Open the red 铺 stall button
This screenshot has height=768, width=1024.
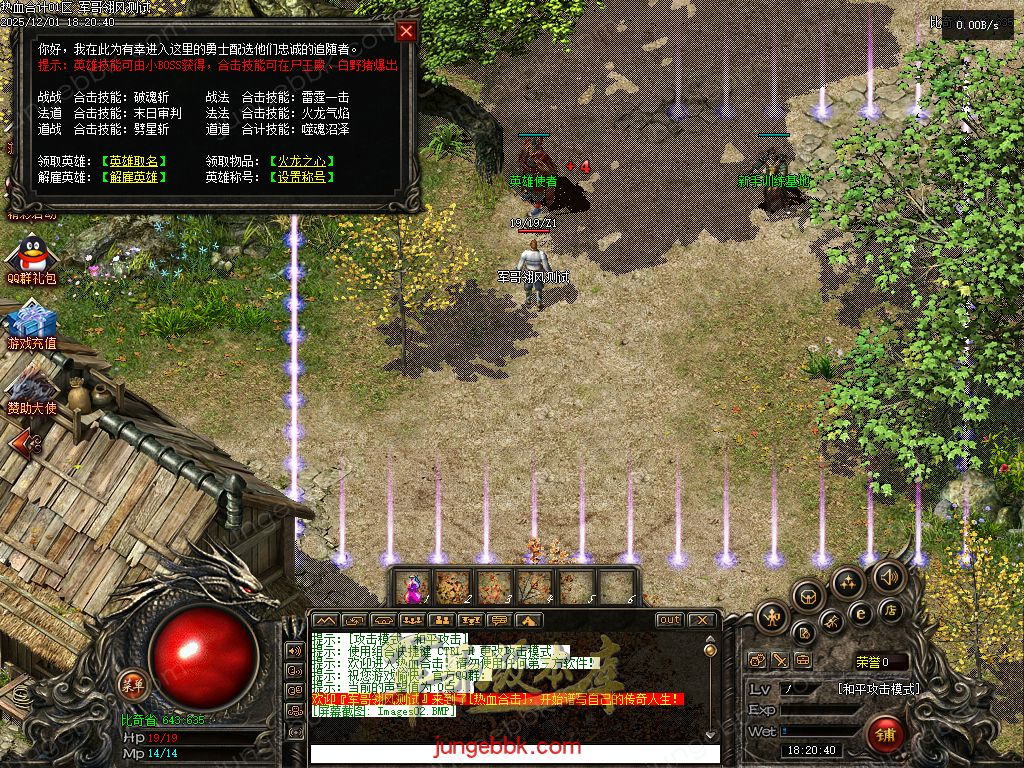(885, 735)
